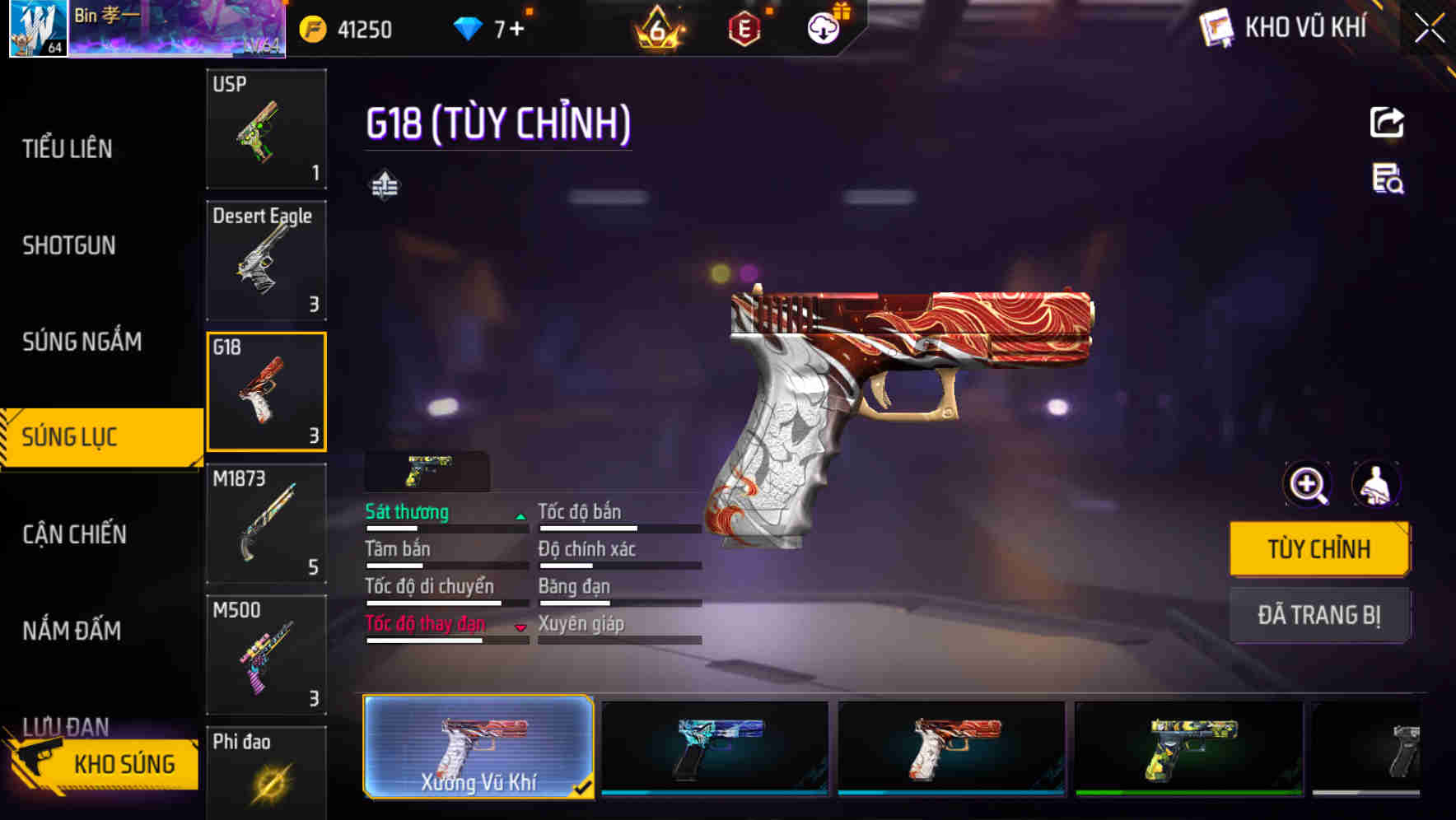The width and height of the screenshot is (1456, 820).
Task: Magnify the G18 with the zoom icon
Action: 1306,485
